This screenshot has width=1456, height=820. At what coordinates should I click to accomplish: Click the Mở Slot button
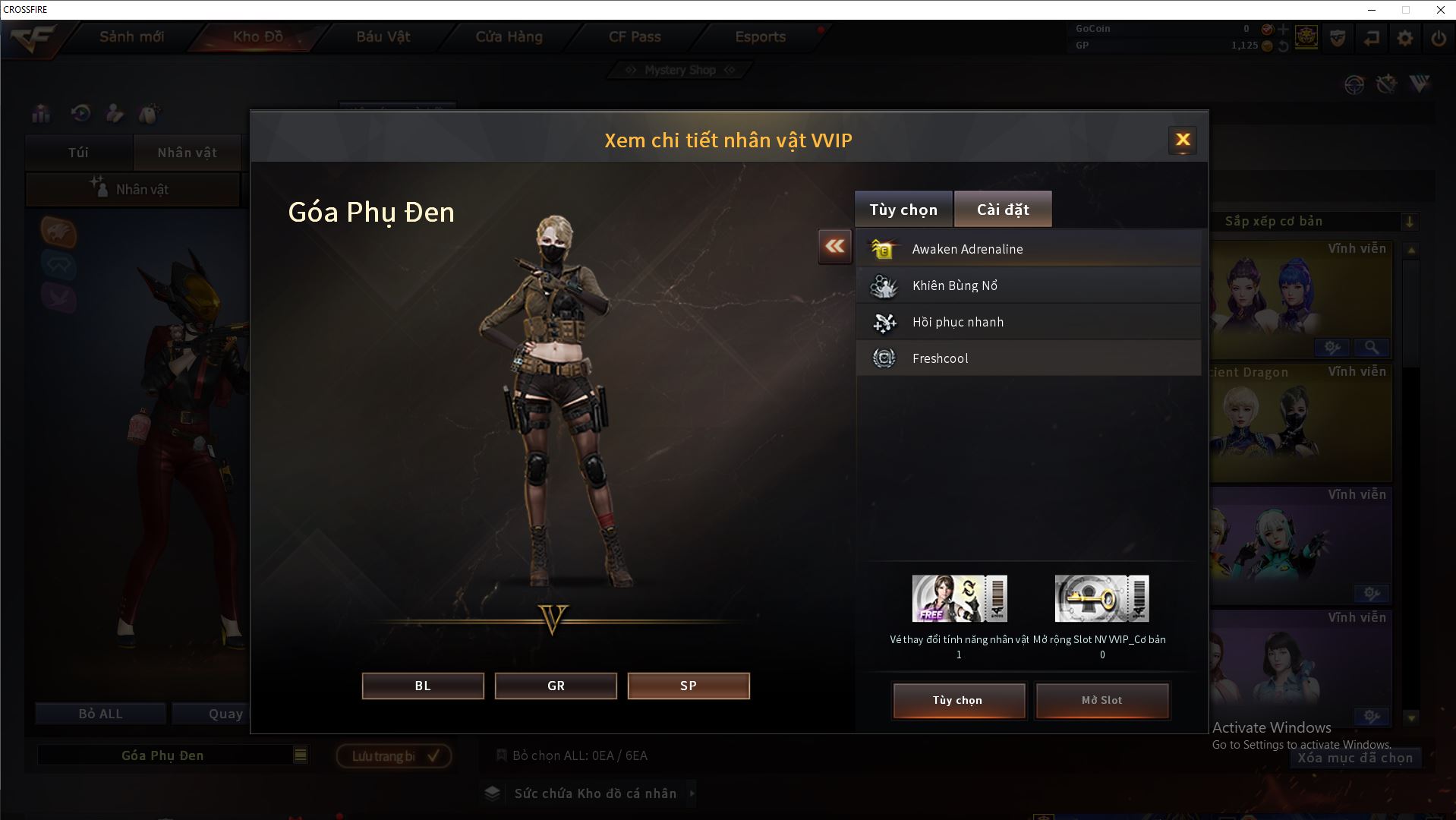[1101, 700]
